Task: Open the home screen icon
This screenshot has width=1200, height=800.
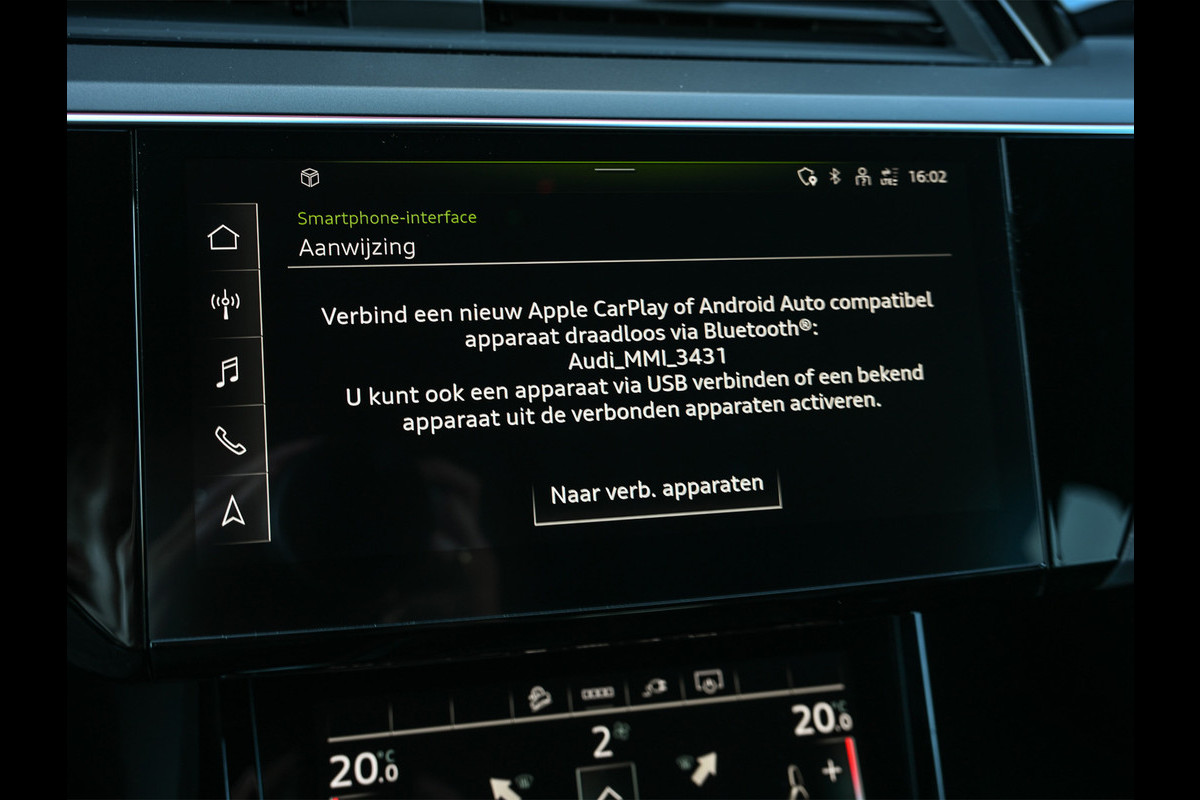Action: point(224,237)
